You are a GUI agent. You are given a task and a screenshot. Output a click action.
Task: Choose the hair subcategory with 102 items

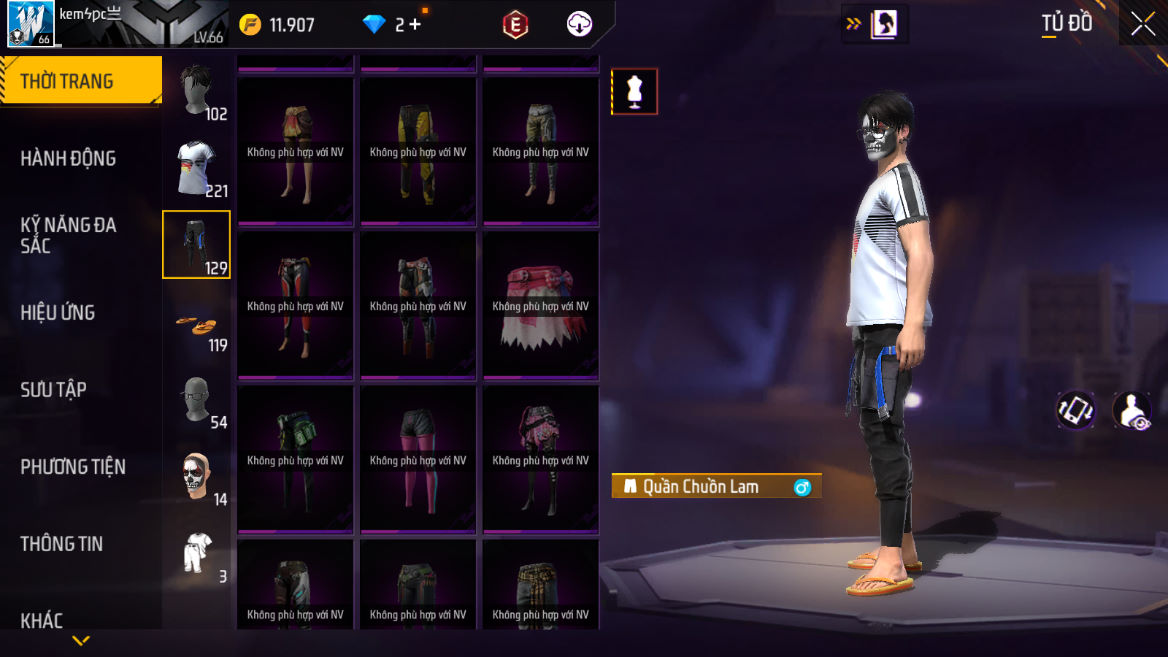click(x=197, y=91)
